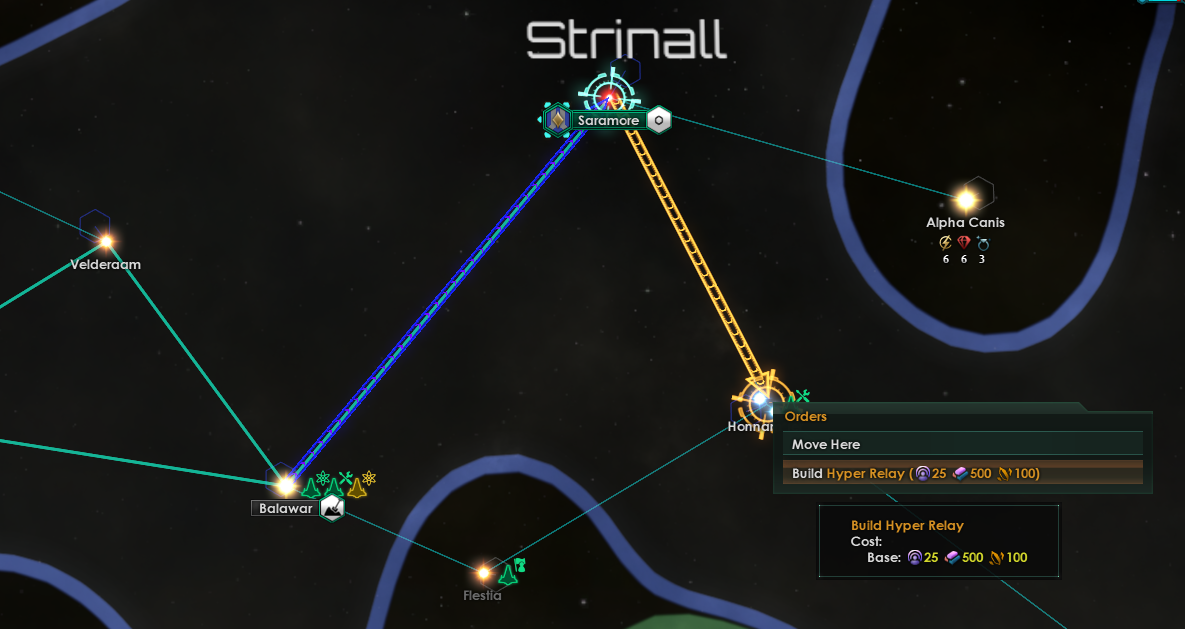
Task: Choose the Move Here order
Action: (x=825, y=444)
